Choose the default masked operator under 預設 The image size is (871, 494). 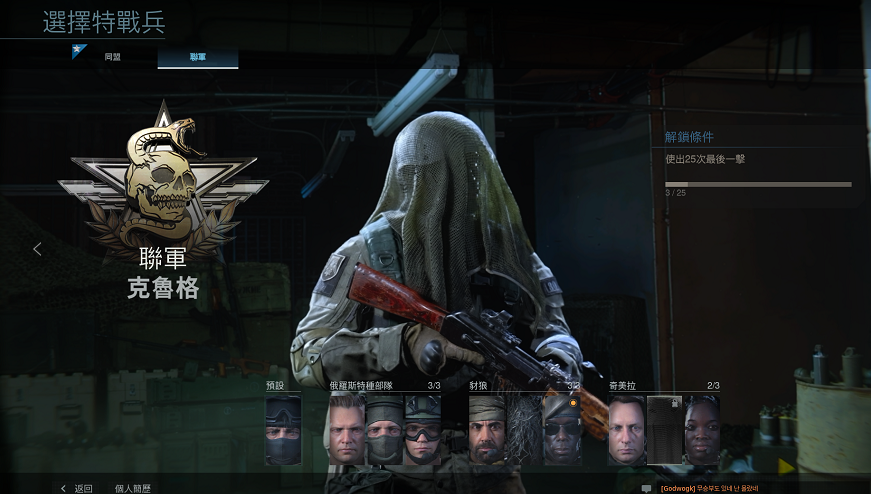(283, 429)
